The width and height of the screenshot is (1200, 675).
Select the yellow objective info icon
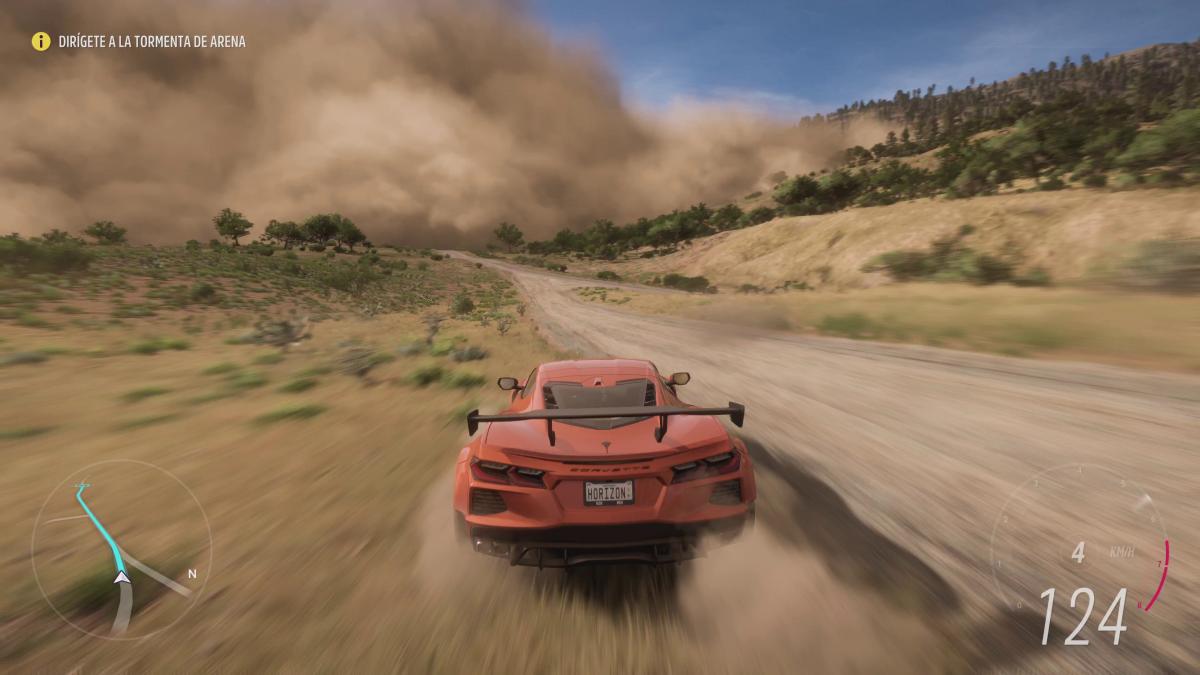click(x=41, y=41)
